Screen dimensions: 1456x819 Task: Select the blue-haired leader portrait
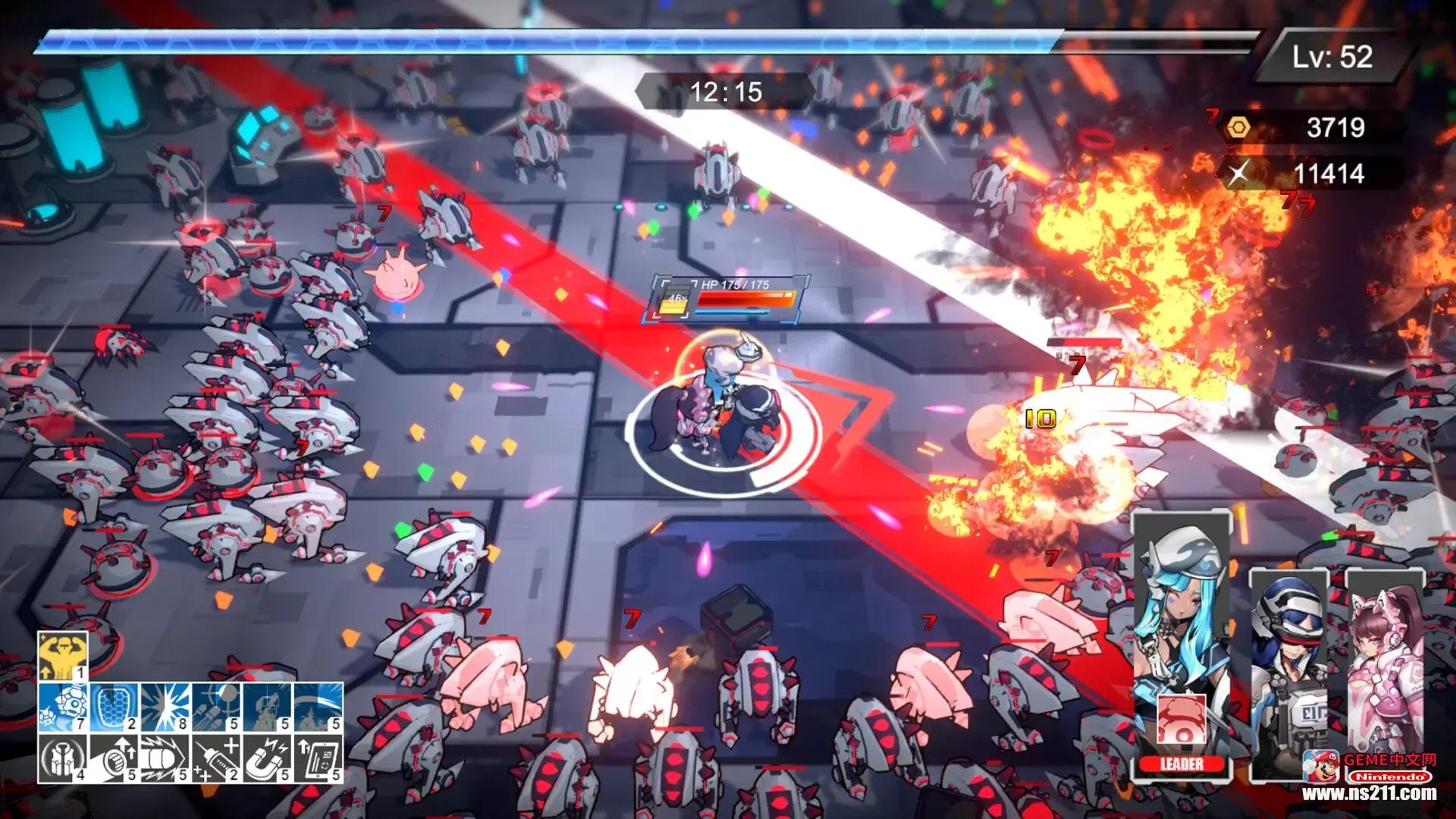1180,607
